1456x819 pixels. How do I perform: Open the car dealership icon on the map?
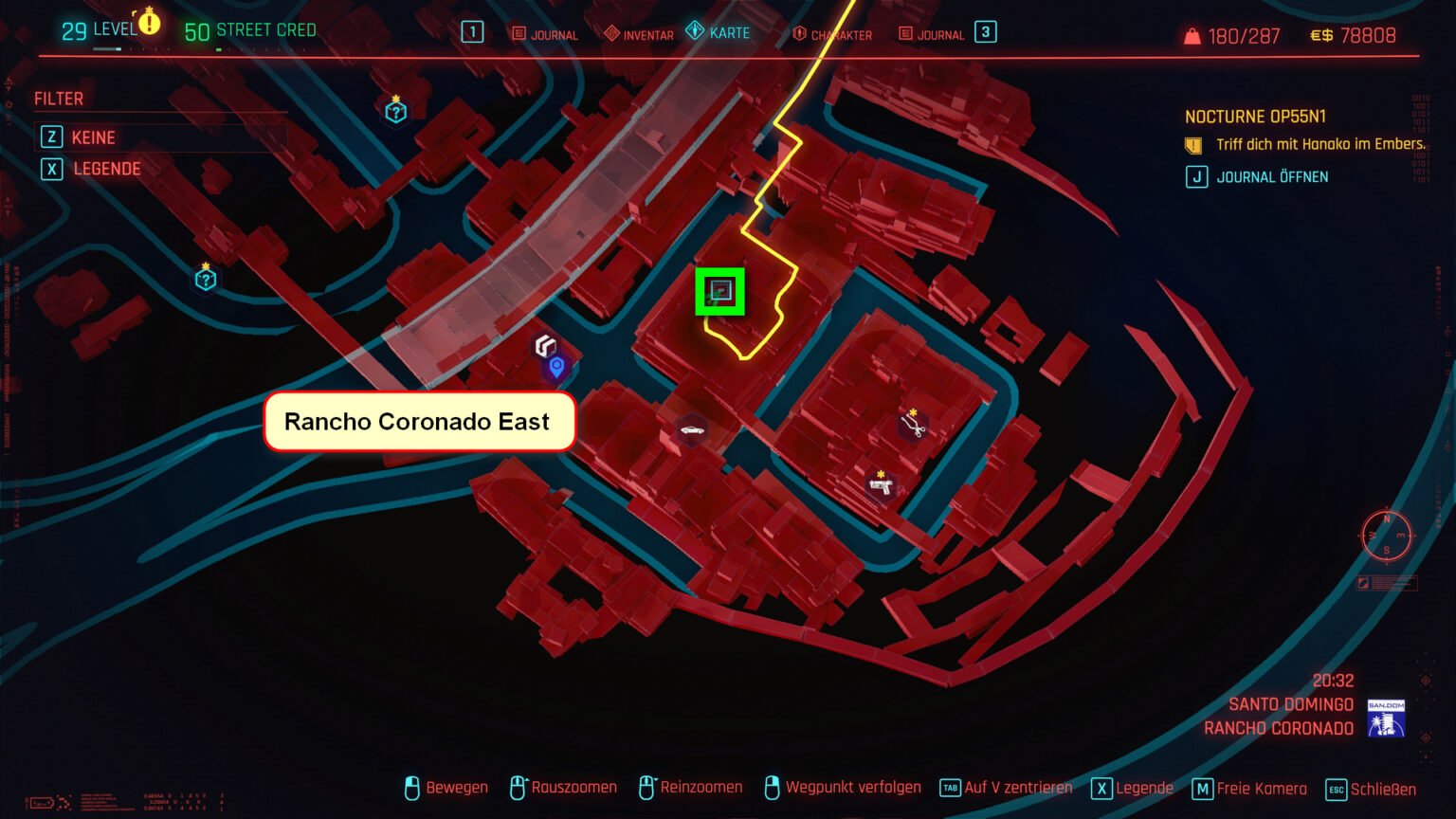click(x=690, y=430)
